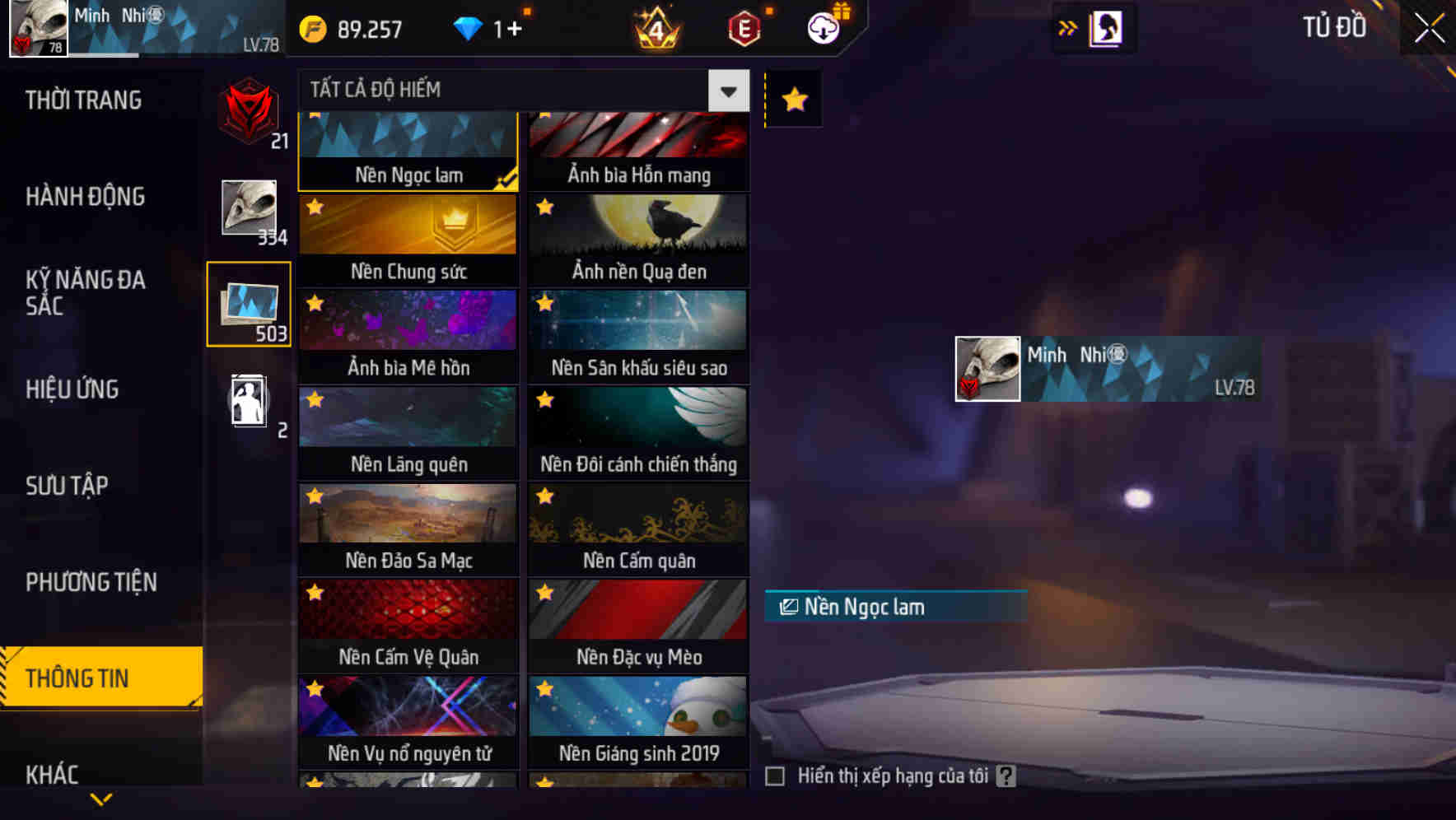This screenshot has height=820, width=1456.
Task: Unfavorite the Nền Cấm quân background
Action: point(543,495)
